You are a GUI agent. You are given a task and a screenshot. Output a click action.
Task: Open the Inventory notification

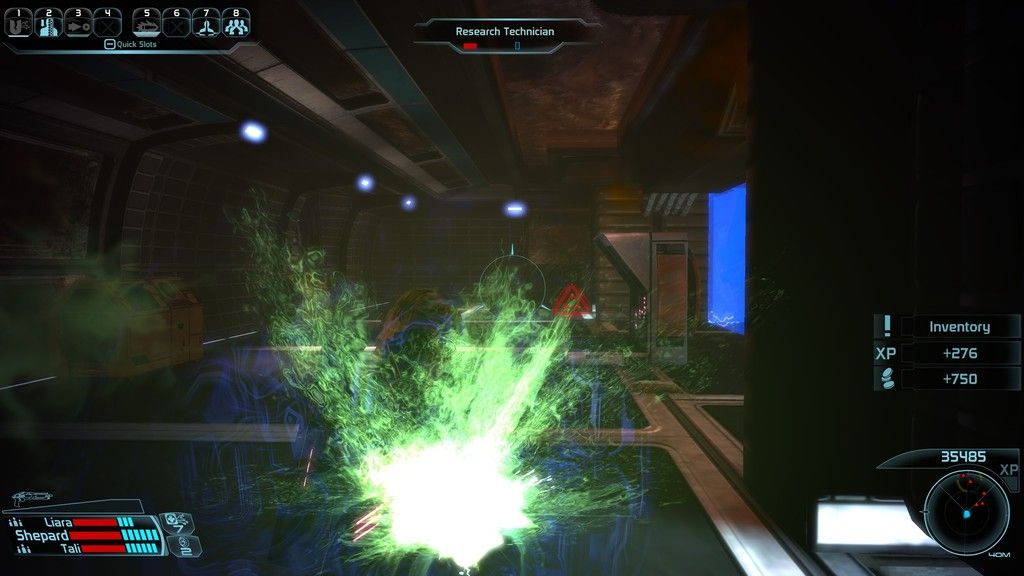(x=959, y=327)
